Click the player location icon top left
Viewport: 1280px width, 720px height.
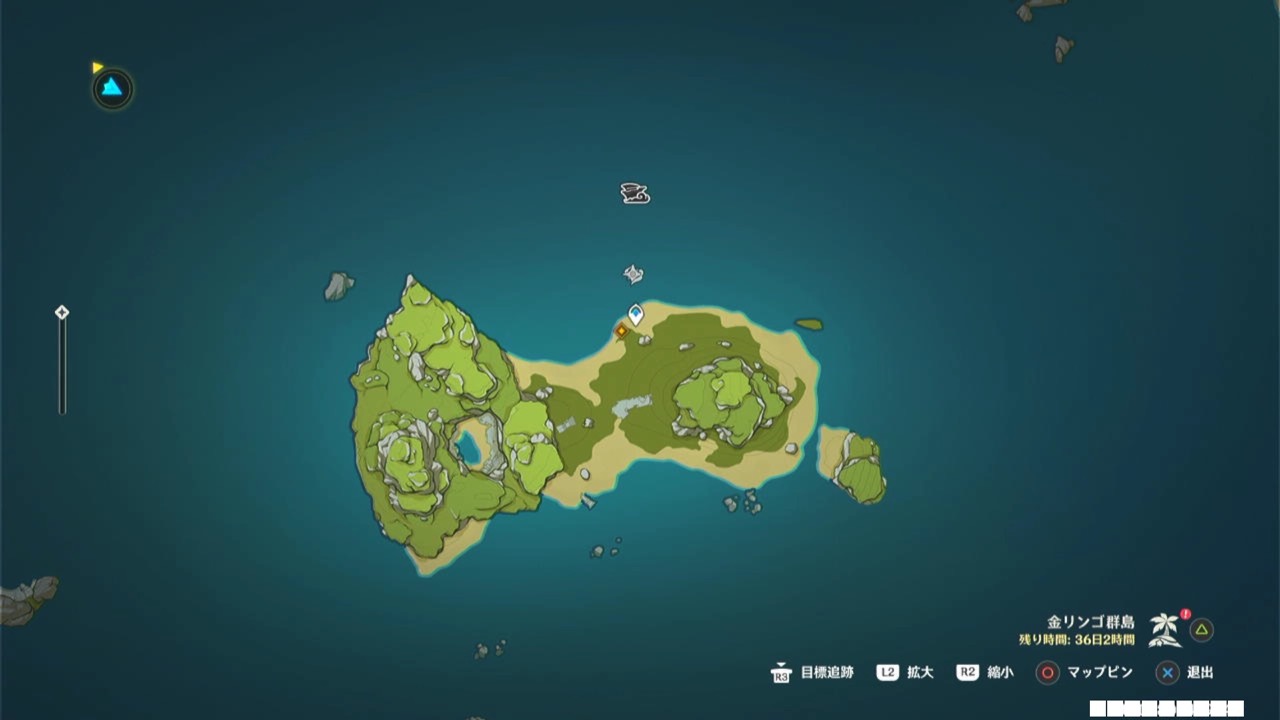[111, 89]
